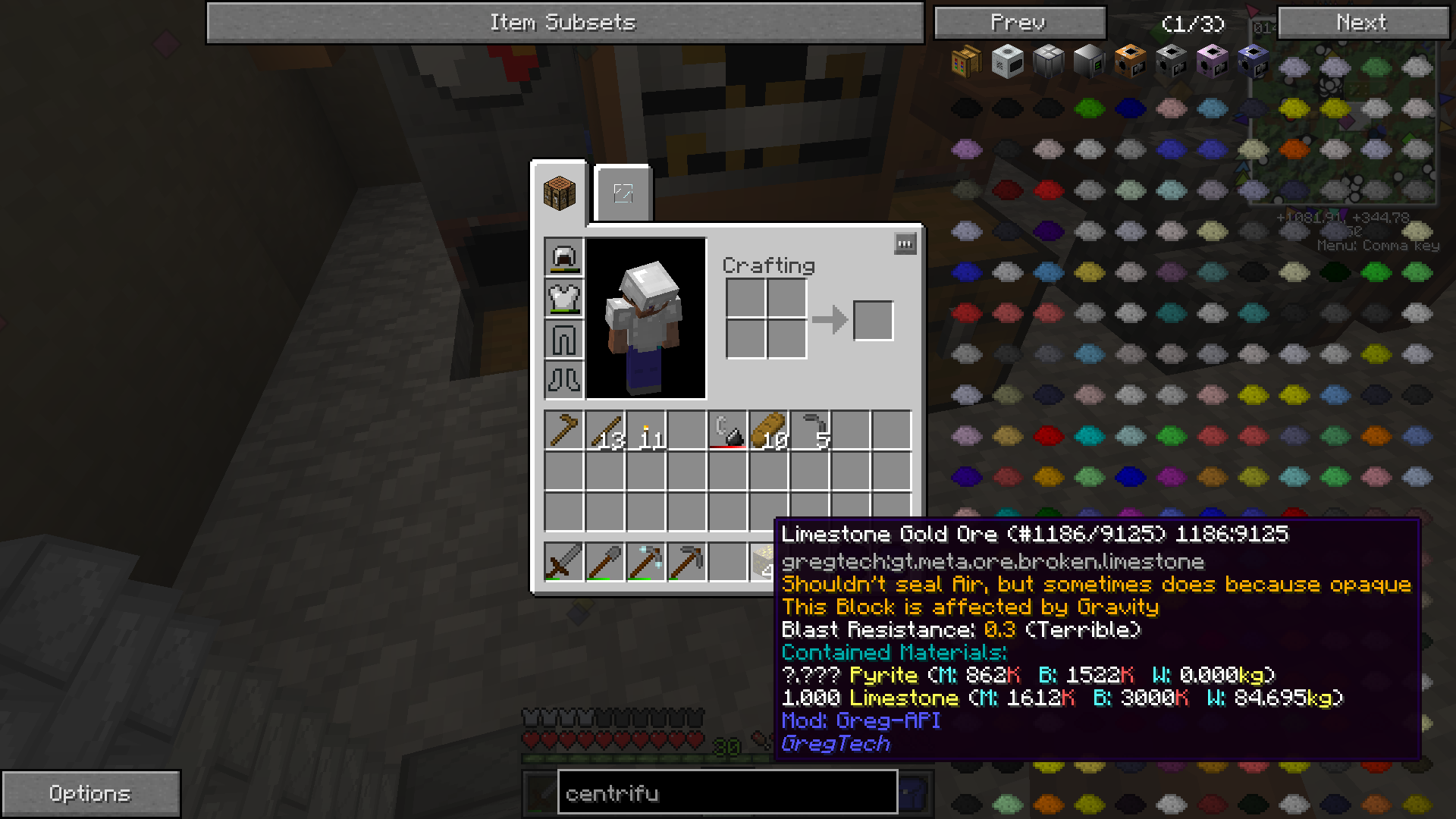Switch to the second inventory tab
Viewport: 1456px width, 819px height.
click(x=623, y=193)
